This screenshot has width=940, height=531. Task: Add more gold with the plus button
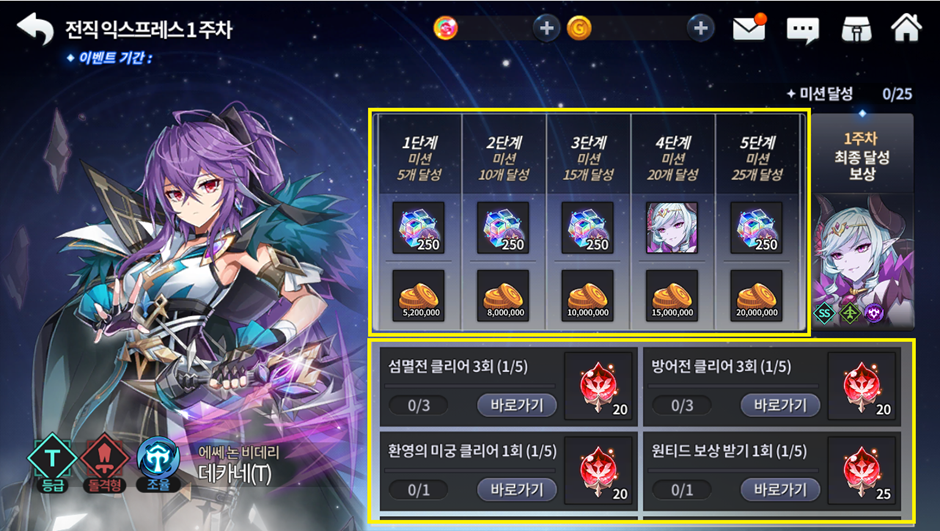701,28
